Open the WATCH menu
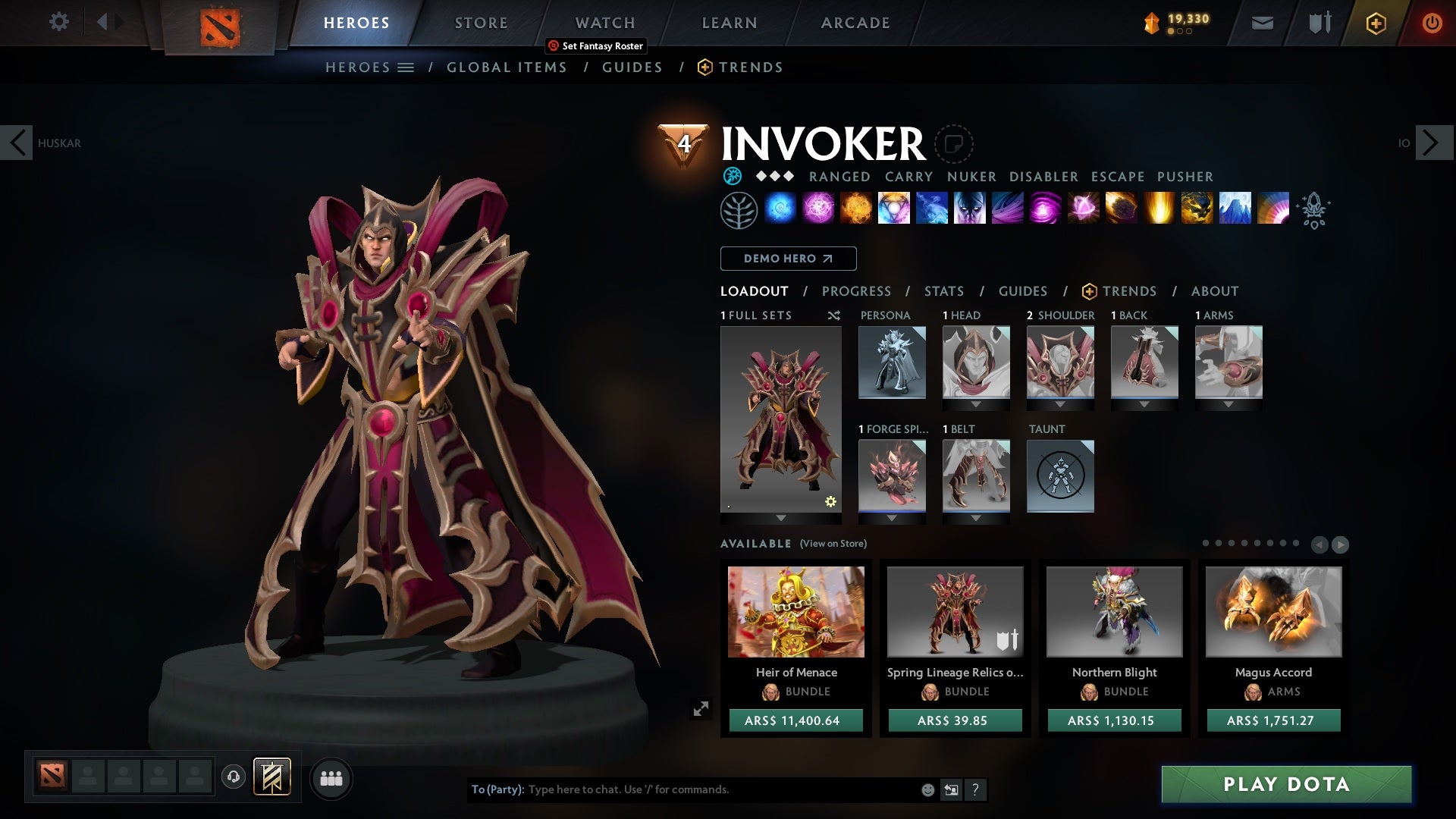The height and width of the screenshot is (819, 1456). pyautogui.click(x=605, y=23)
